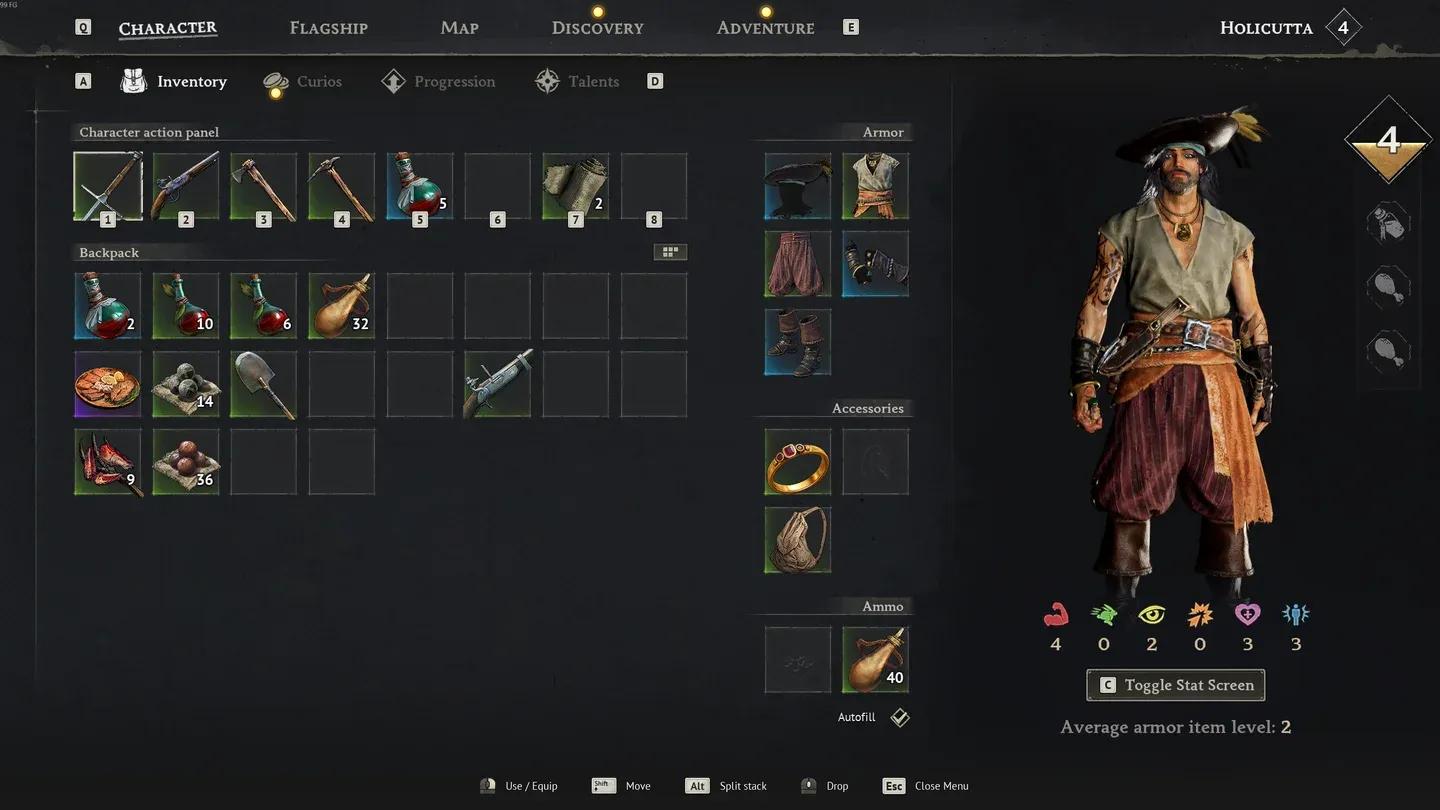The width and height of the screenshot is (1440, 810).
Task: Select the powder pouch in Ammo slot
Action: (876, 660)
